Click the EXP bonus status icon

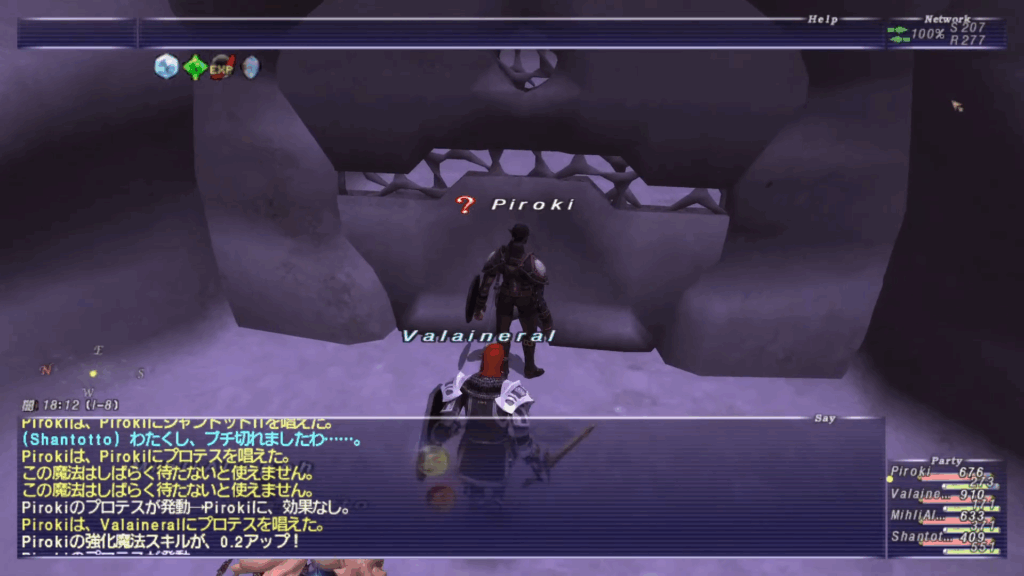(222, 67)
